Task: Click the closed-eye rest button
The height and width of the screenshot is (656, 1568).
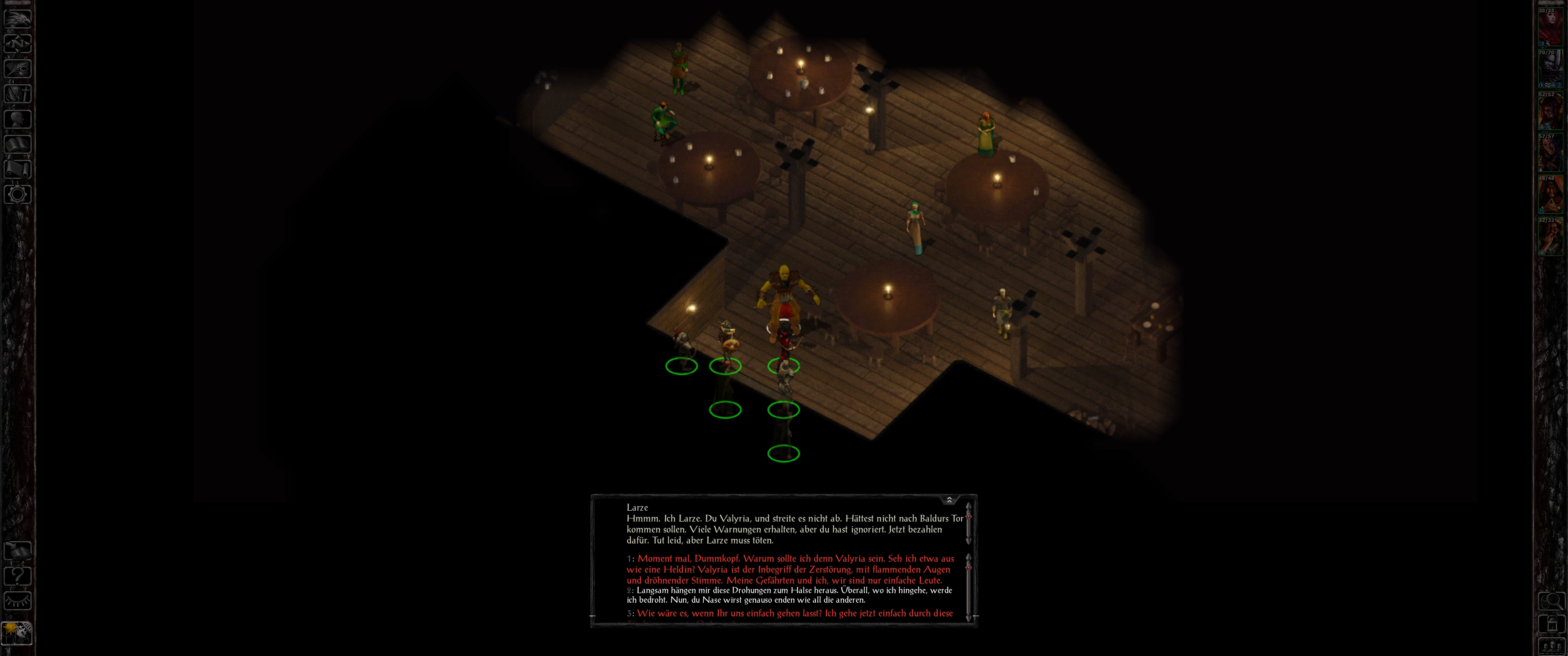Action: [x=18, y=600]
